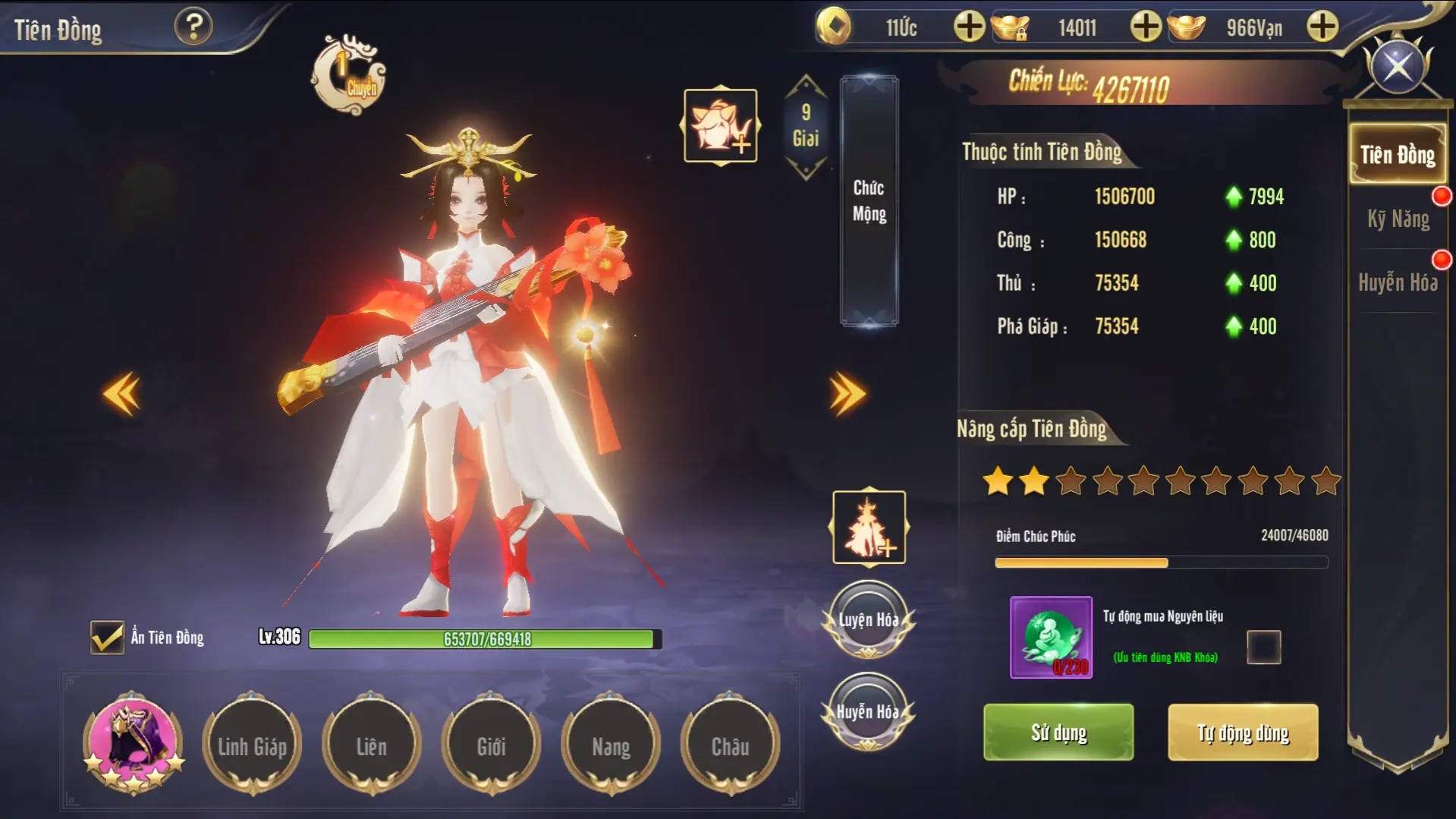Image resolution: width=1456 pixels, height=819 pixels.
Task: Switch to the Huyễn Hóa side tab
Action: (1398, 283)
